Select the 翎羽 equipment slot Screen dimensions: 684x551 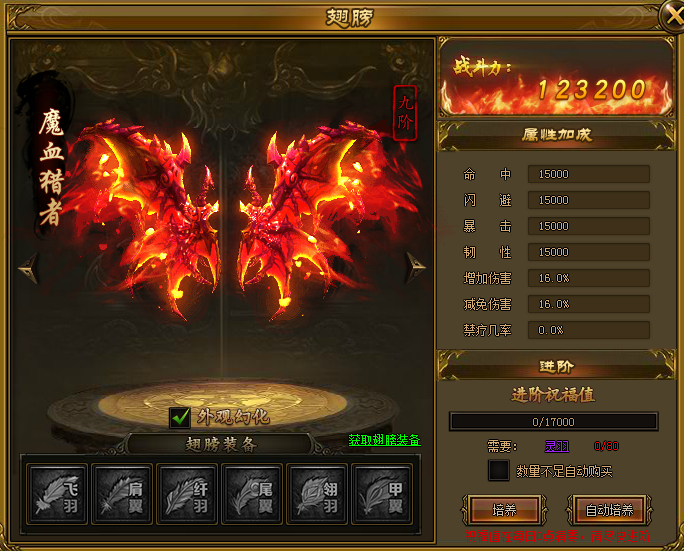(319, 491)
